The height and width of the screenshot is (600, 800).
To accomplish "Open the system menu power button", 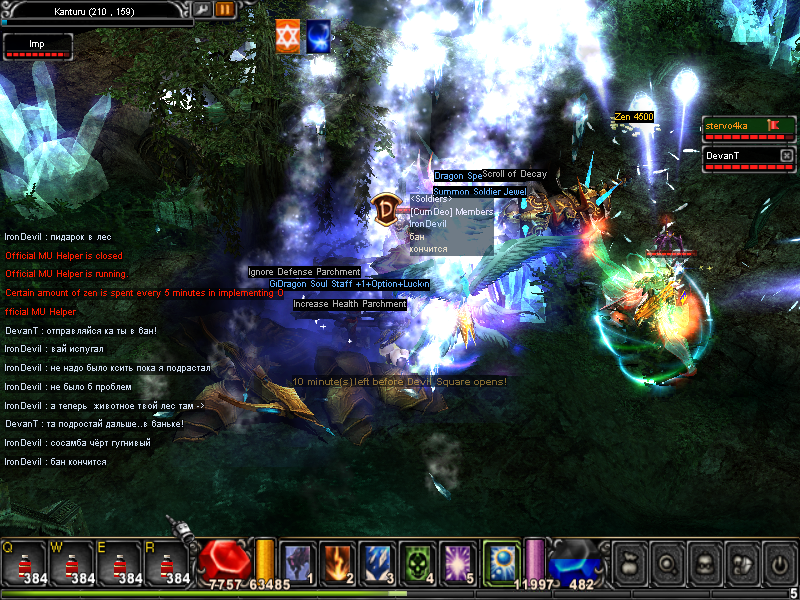I will 778,564.
